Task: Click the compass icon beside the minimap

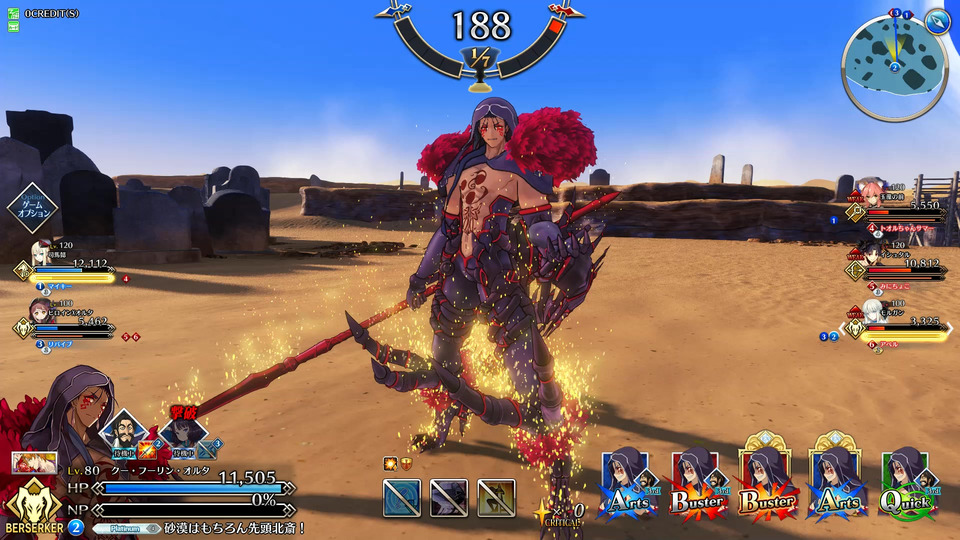Action: pos(936,21)
